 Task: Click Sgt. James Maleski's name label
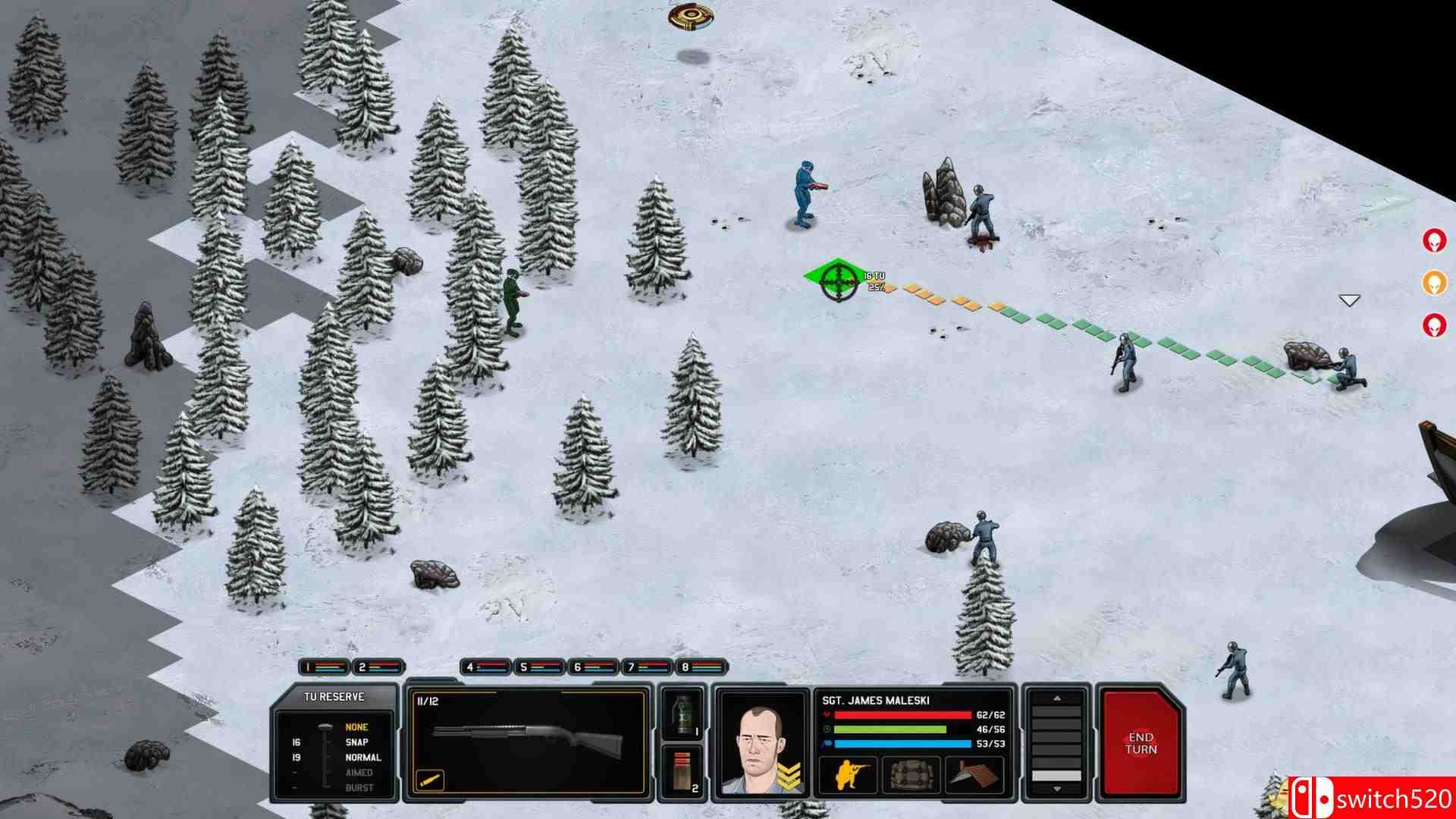click(876, 700)
